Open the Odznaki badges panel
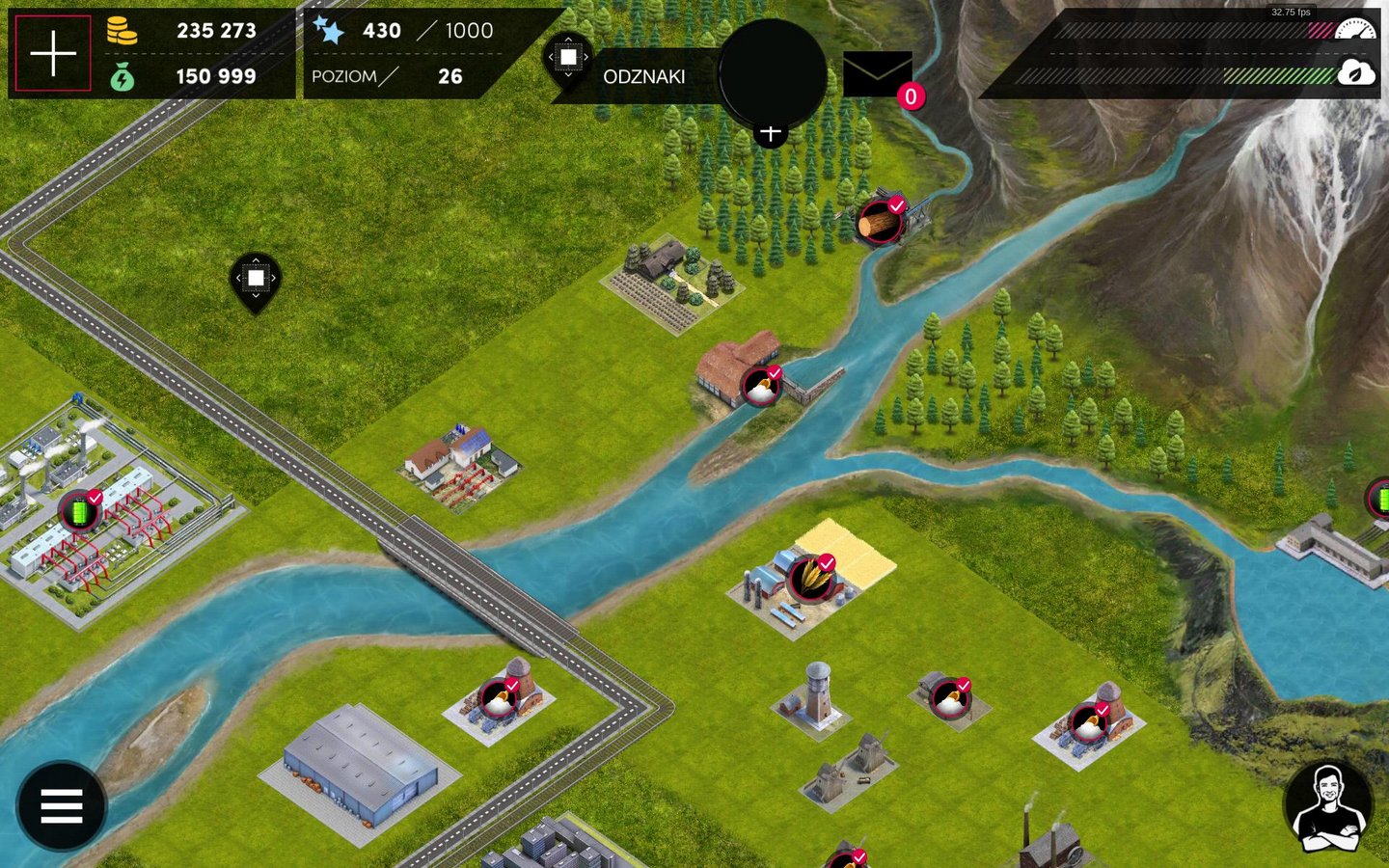The image size is (1389, 868). pos(643,76)
